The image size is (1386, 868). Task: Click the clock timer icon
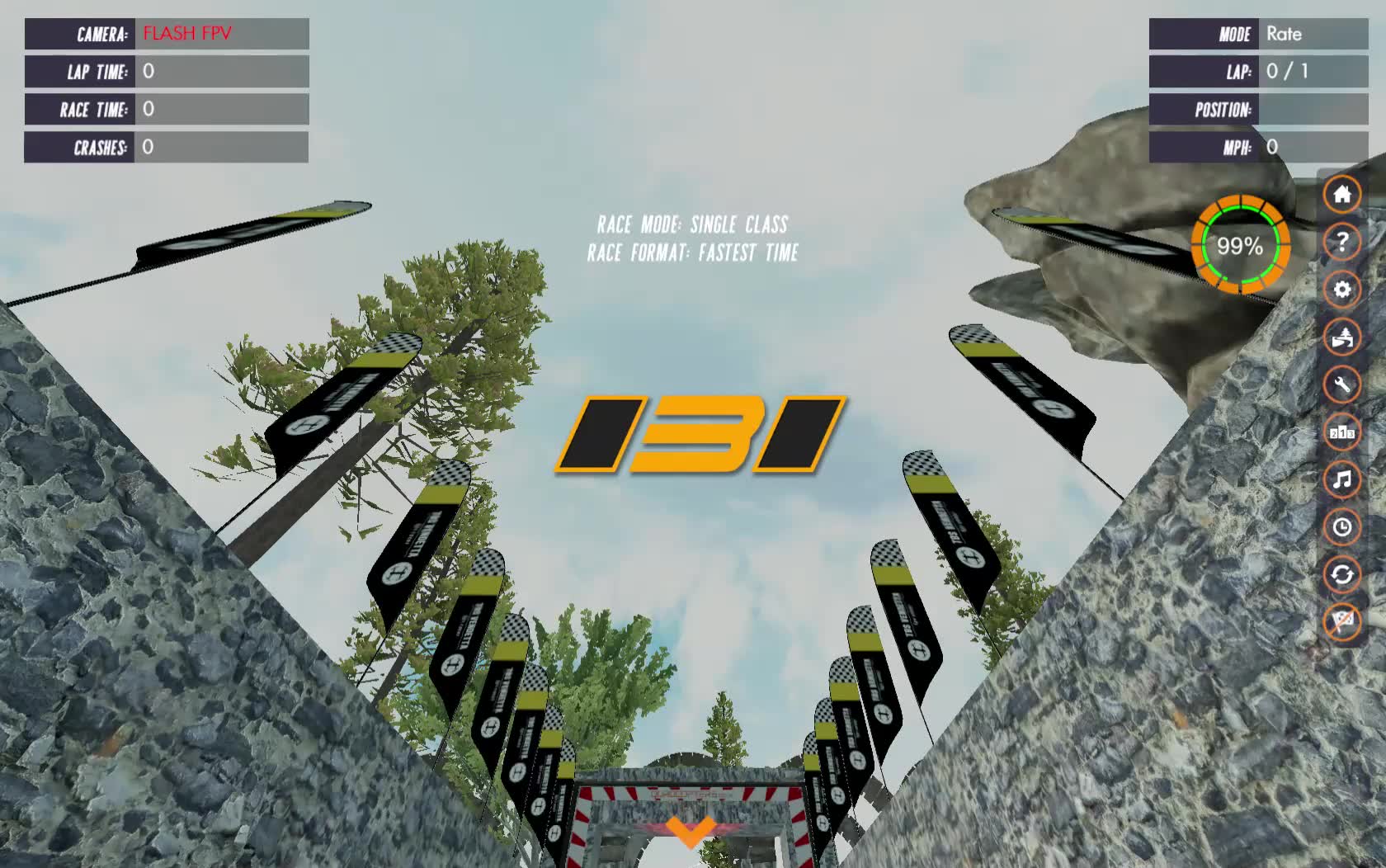tap(1342, 527)
